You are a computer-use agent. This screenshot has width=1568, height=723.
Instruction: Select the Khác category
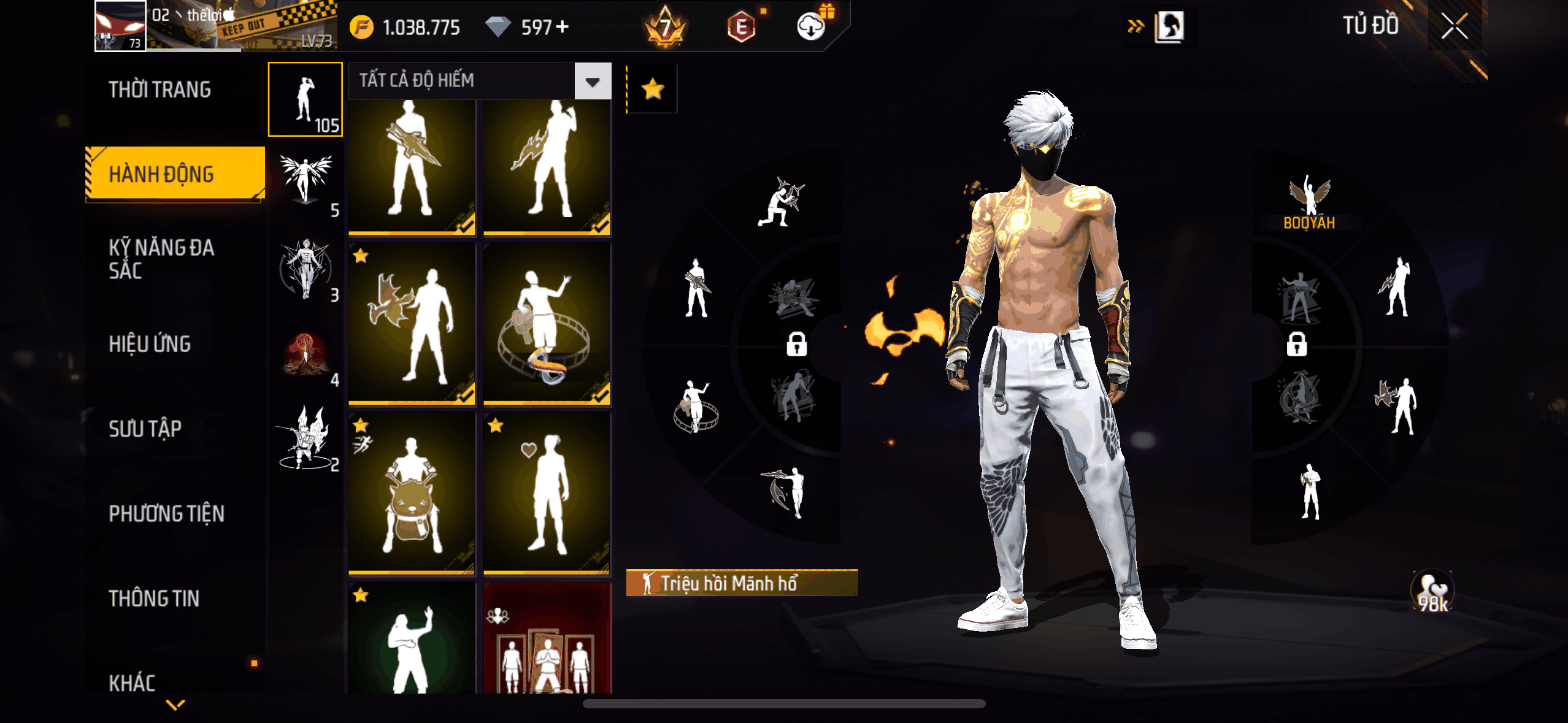tap(133, 683)
